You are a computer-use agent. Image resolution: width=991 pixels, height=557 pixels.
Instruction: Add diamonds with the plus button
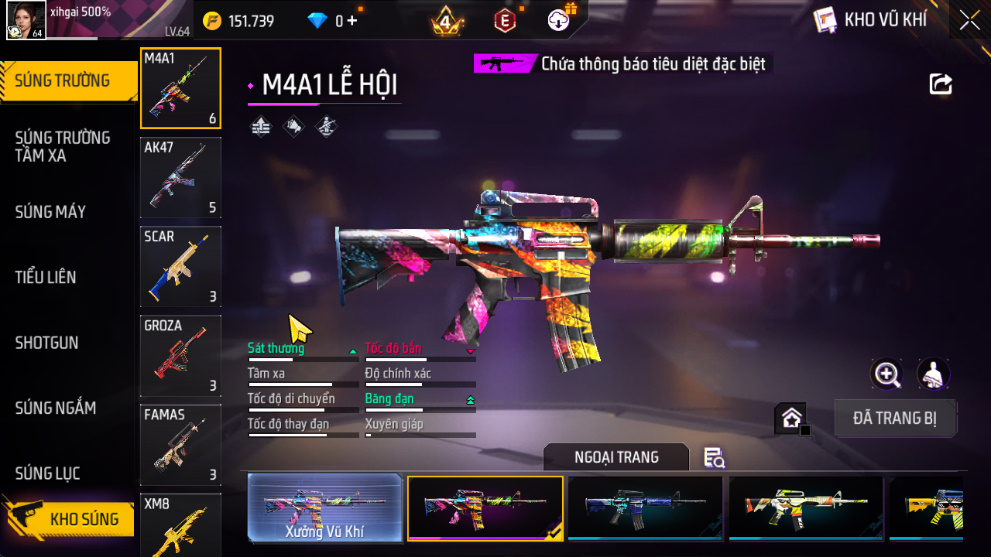coord(352,20)
